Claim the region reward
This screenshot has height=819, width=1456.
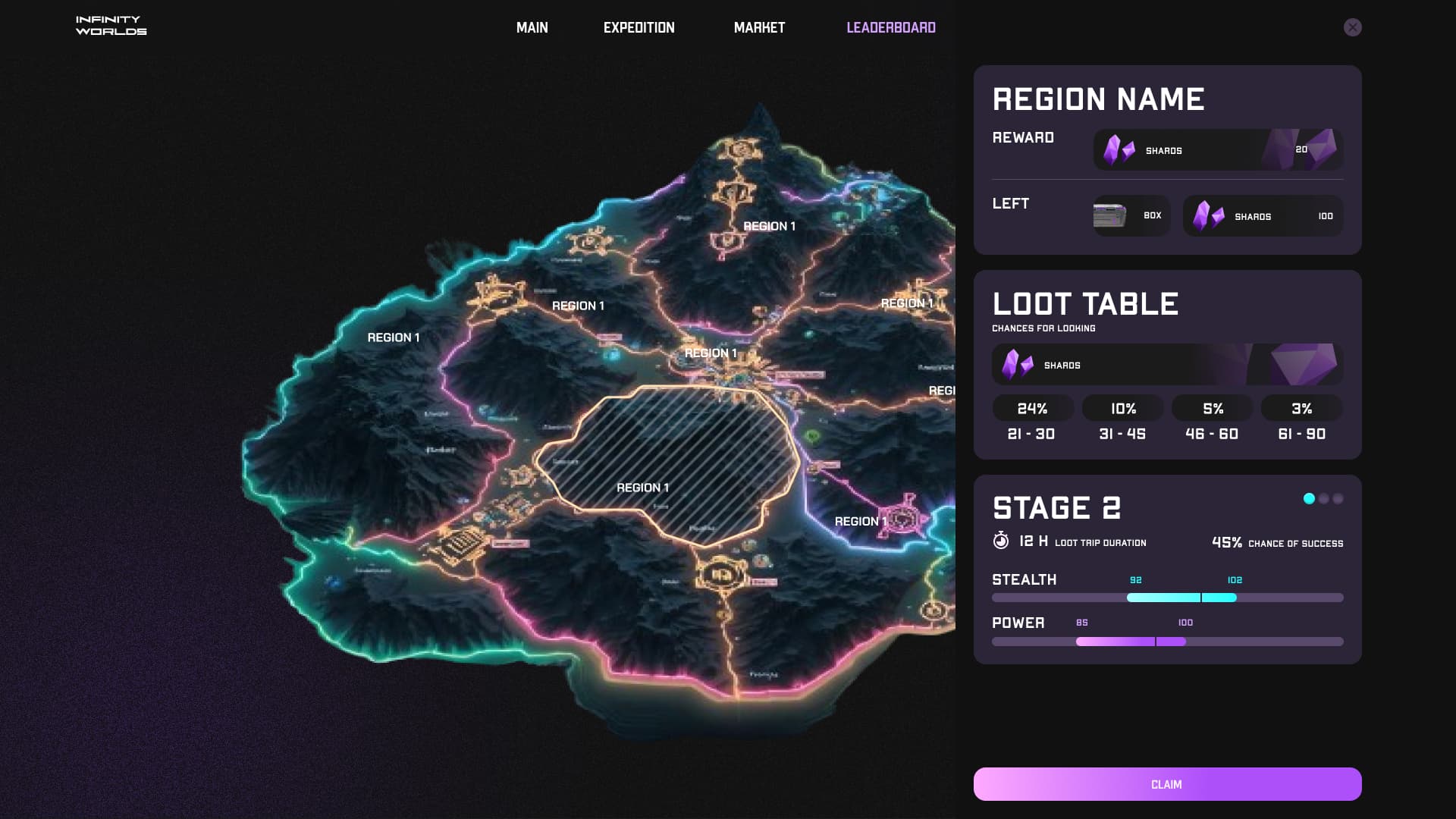tap(1167, 784)
